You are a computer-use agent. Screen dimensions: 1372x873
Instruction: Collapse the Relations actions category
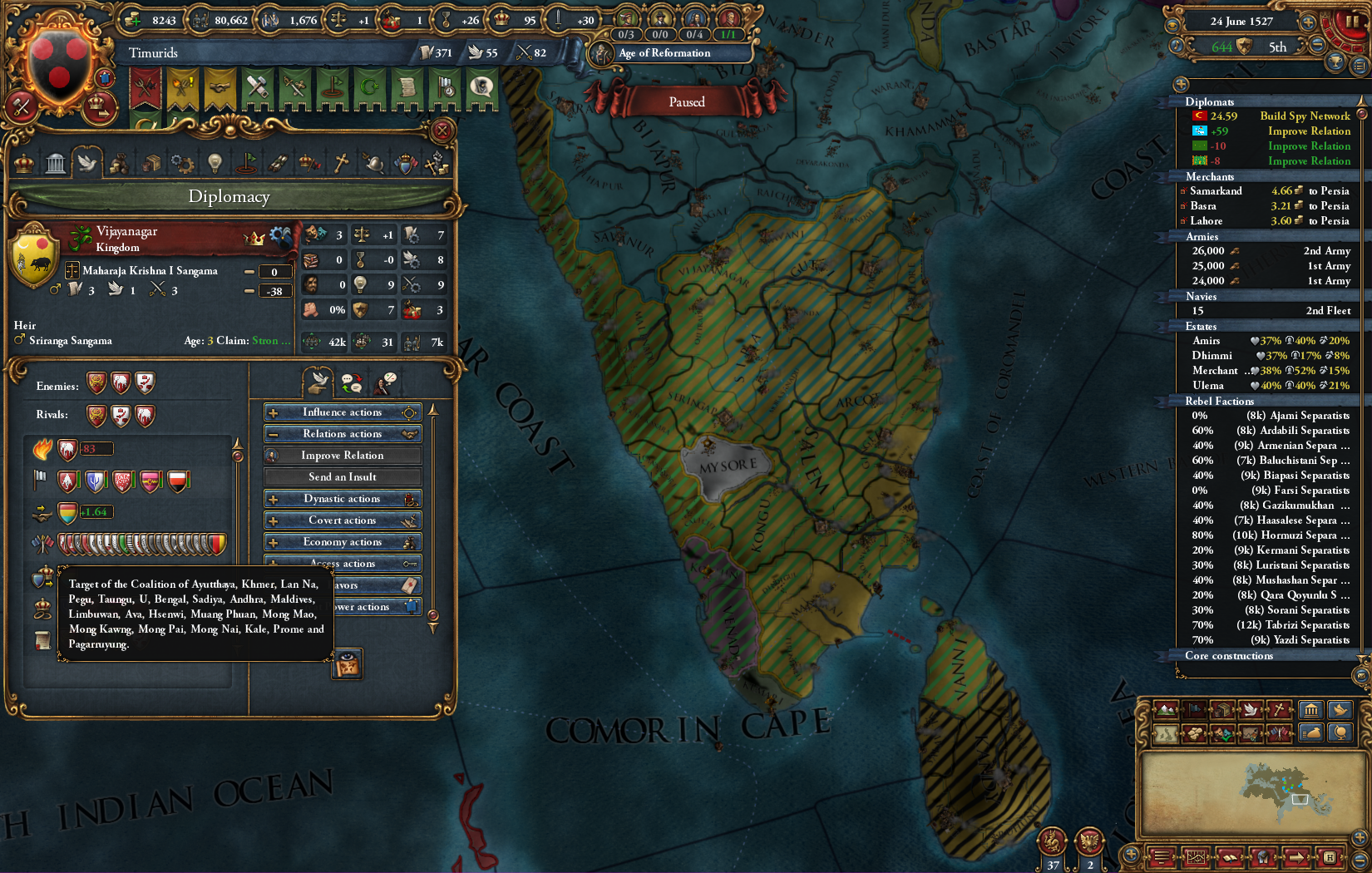pos(342,433)
